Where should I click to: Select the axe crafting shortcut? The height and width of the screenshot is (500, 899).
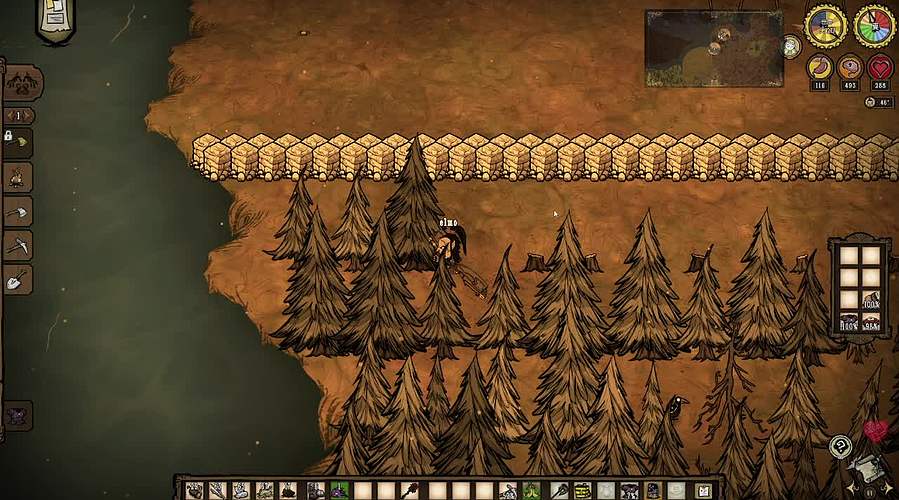coord(18,212)
